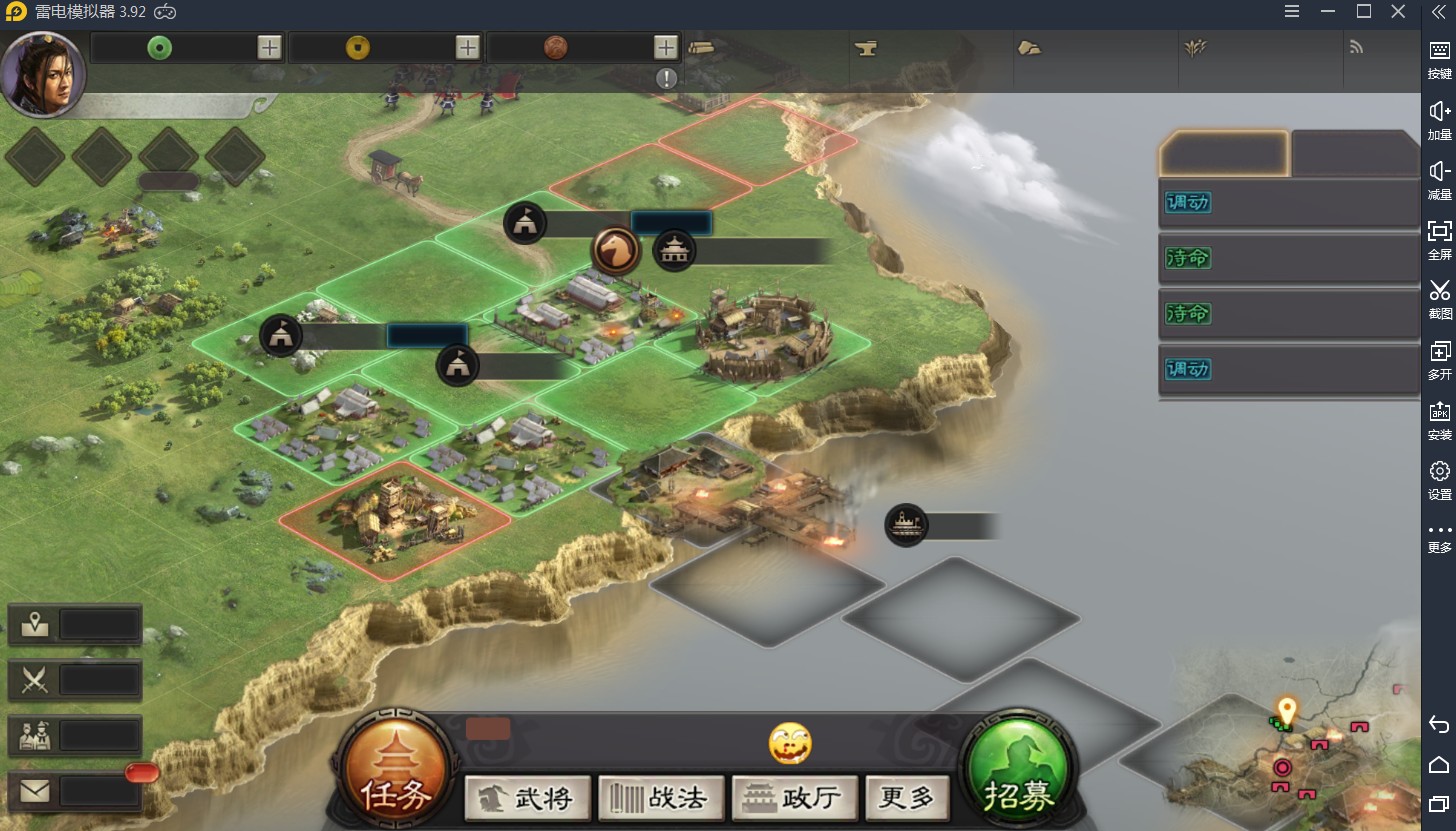Show 更多 options in bottom bar
Viewport: 1456px width, 831px height.
pos(907,798)
